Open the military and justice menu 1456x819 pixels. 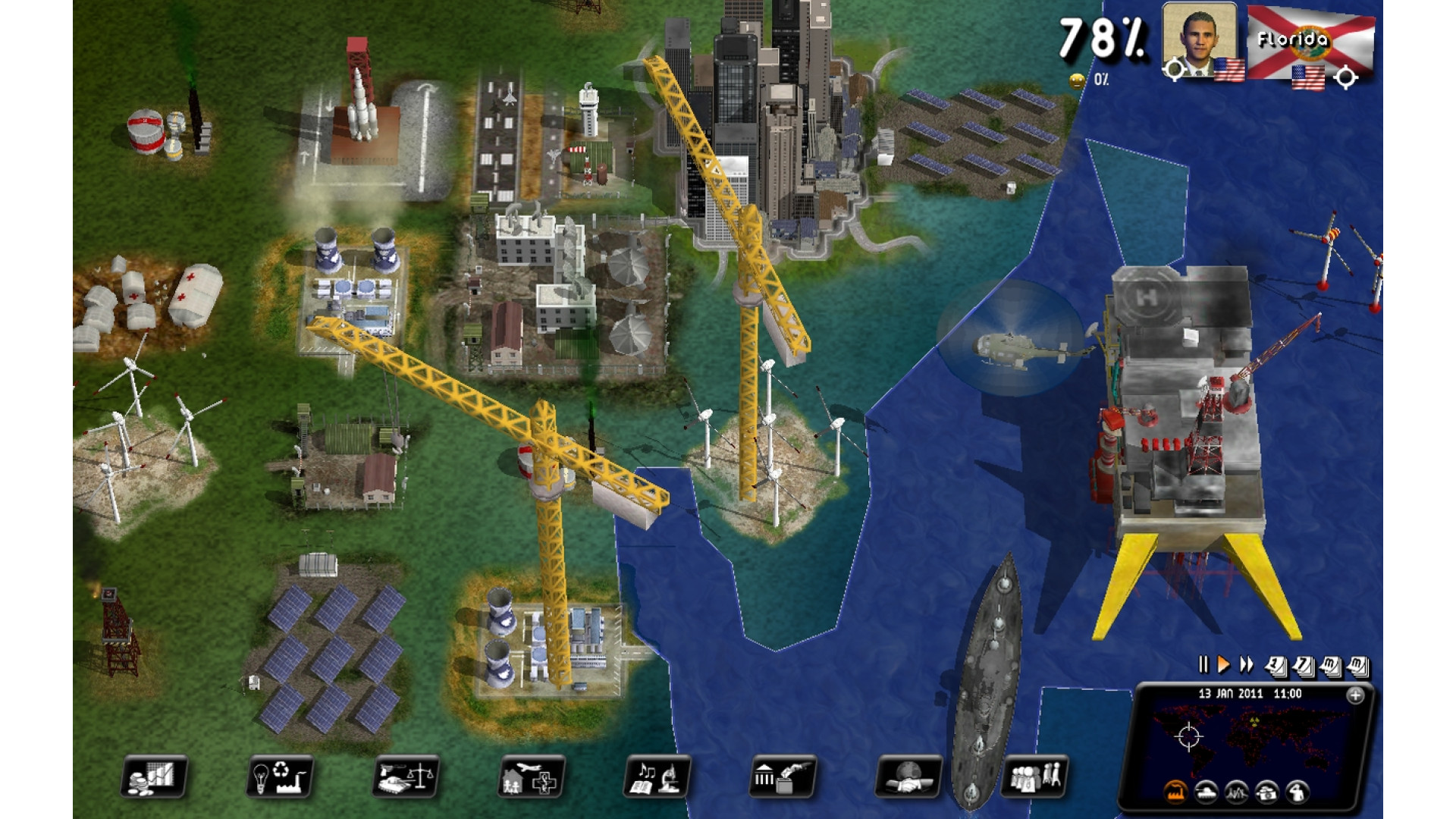coord(406,777)
